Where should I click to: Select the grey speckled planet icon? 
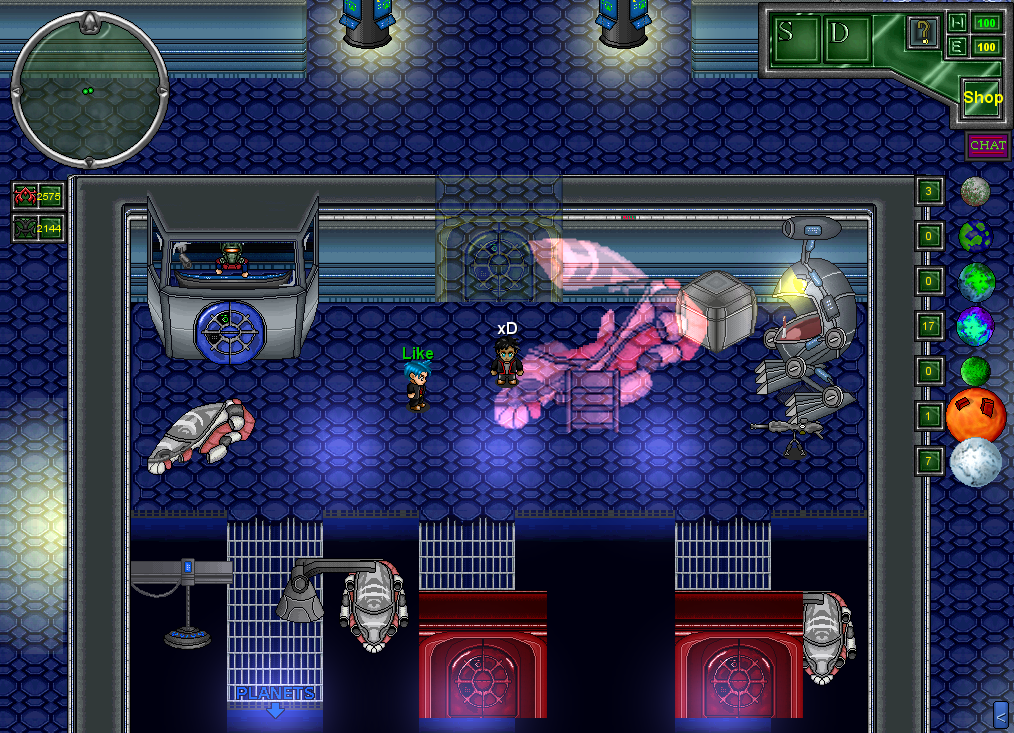click(975, 191)
